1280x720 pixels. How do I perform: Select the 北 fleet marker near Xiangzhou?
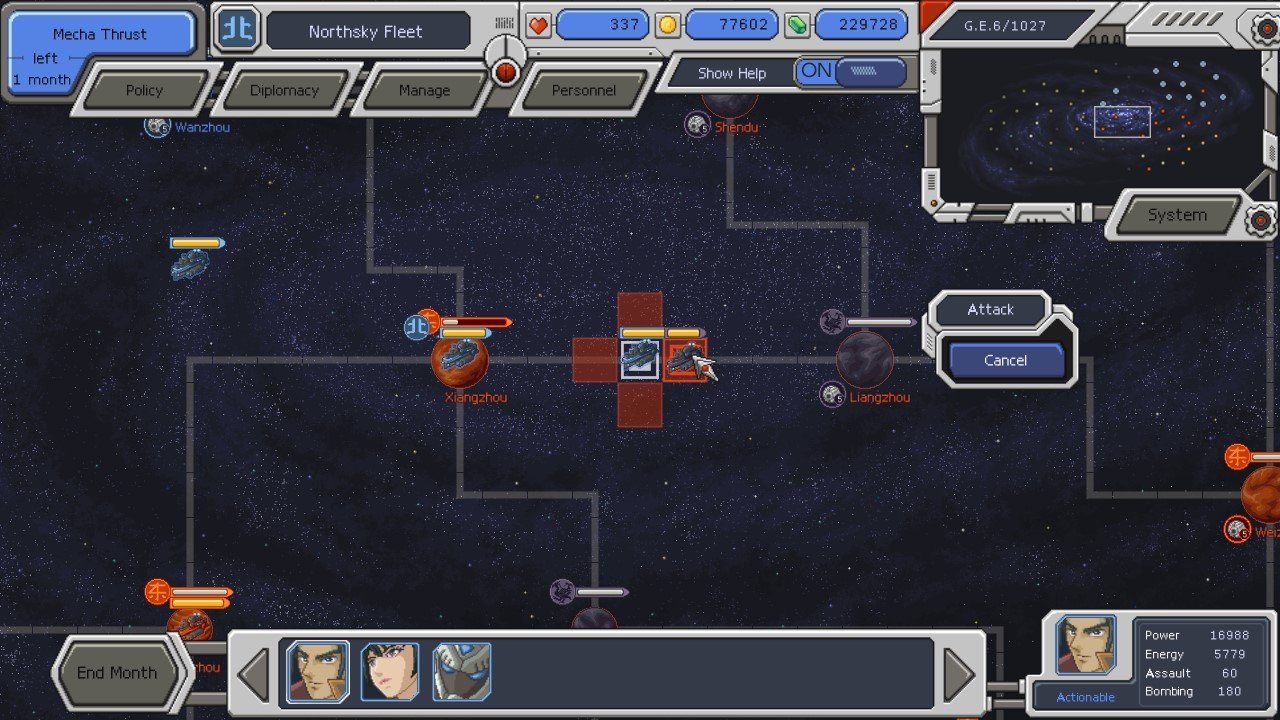coord(417,325)
